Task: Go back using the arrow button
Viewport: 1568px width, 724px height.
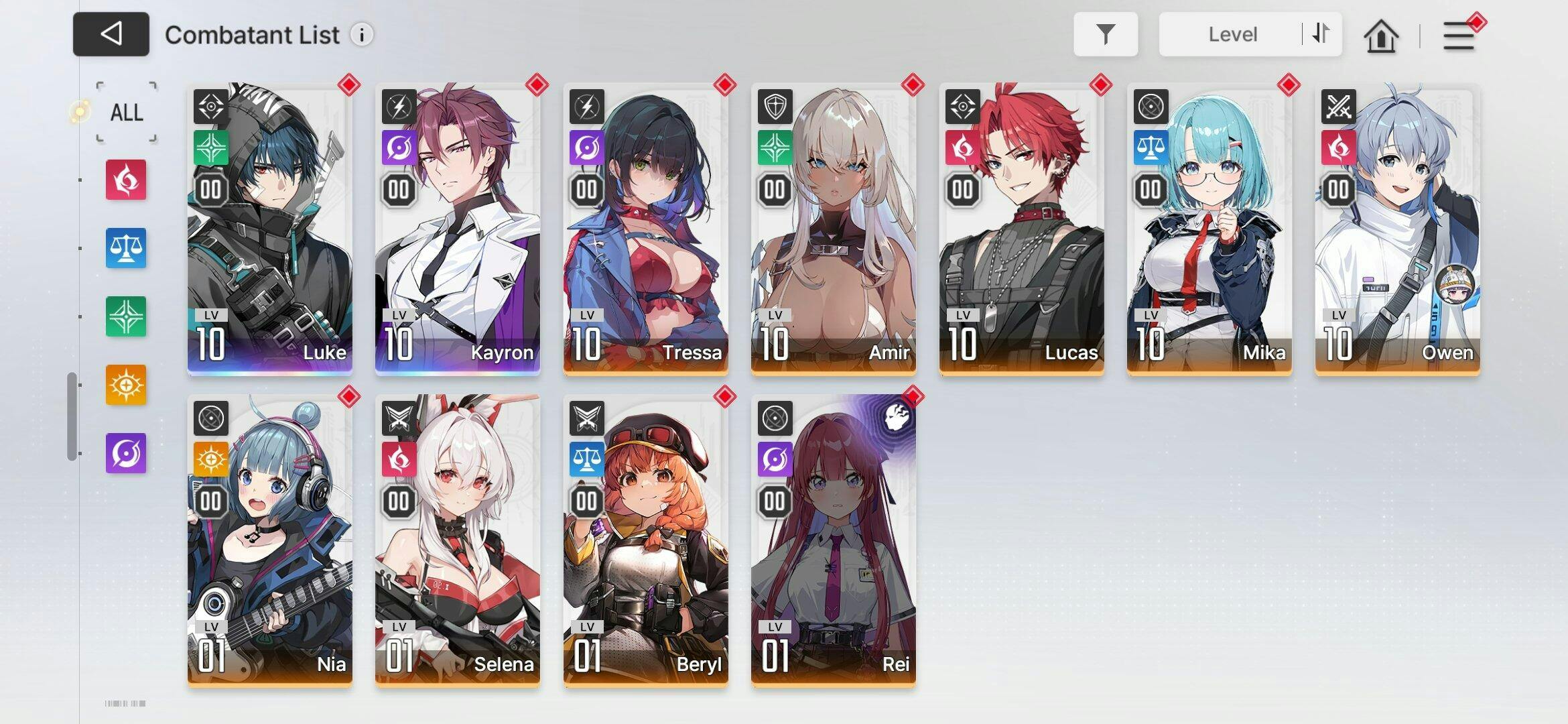Action: (x=111, y=34)
